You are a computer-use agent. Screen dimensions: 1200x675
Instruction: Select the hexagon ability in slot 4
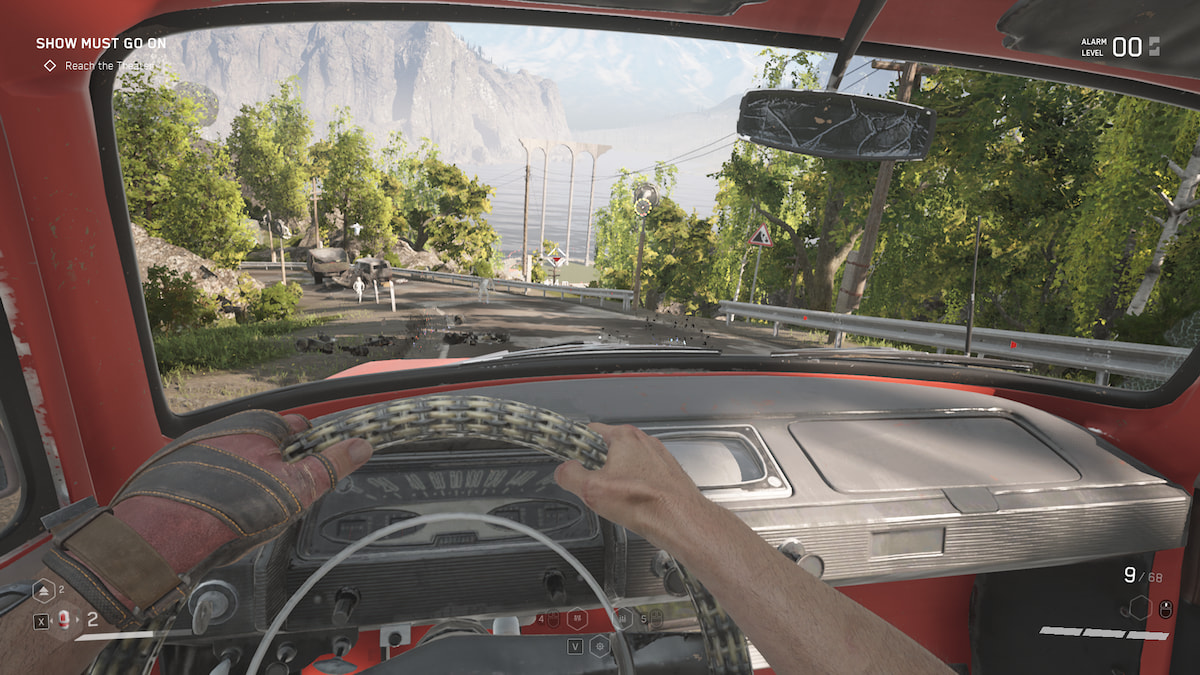click(576, 618)
